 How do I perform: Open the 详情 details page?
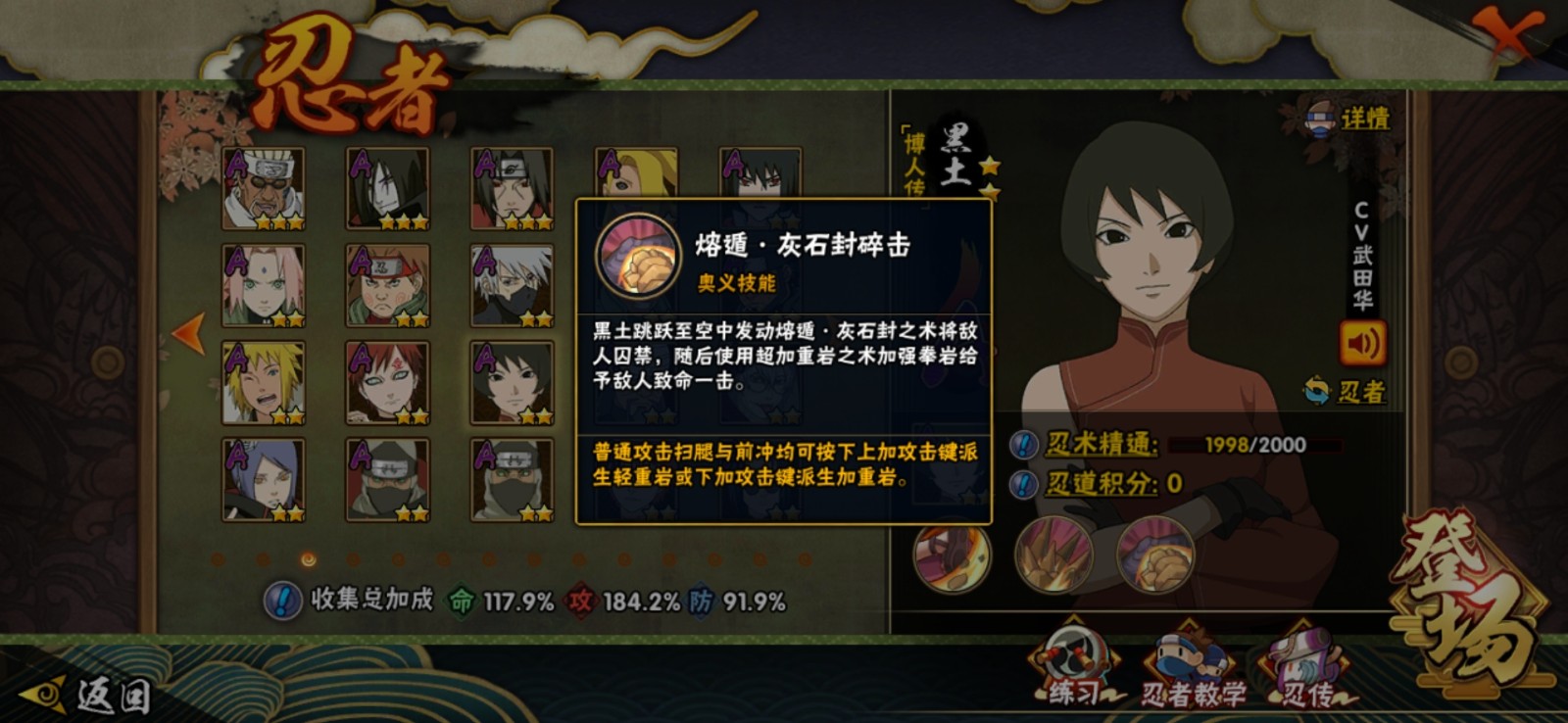(x=1349, y=120)
